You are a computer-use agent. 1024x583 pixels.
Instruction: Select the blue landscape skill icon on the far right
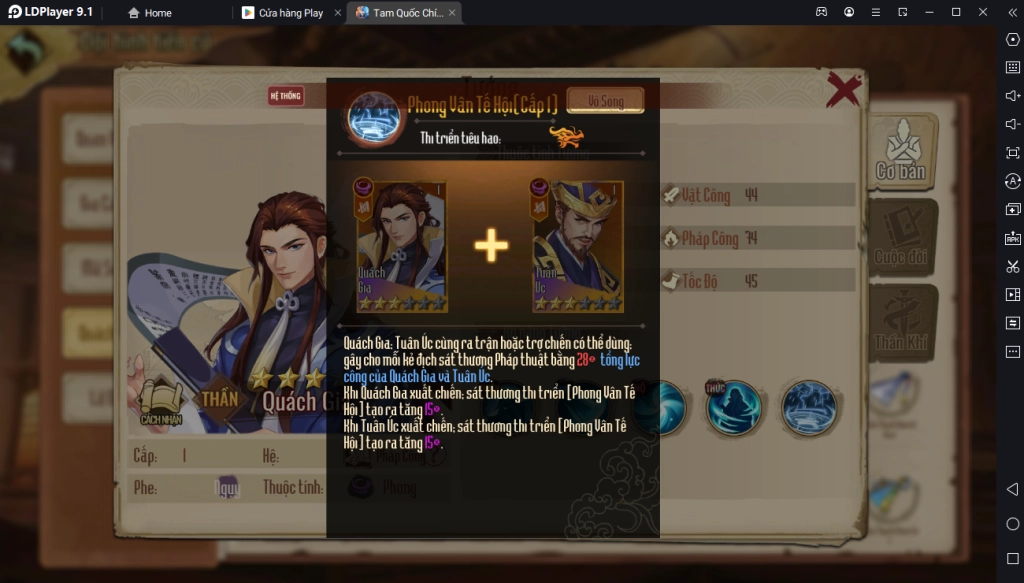808,407
